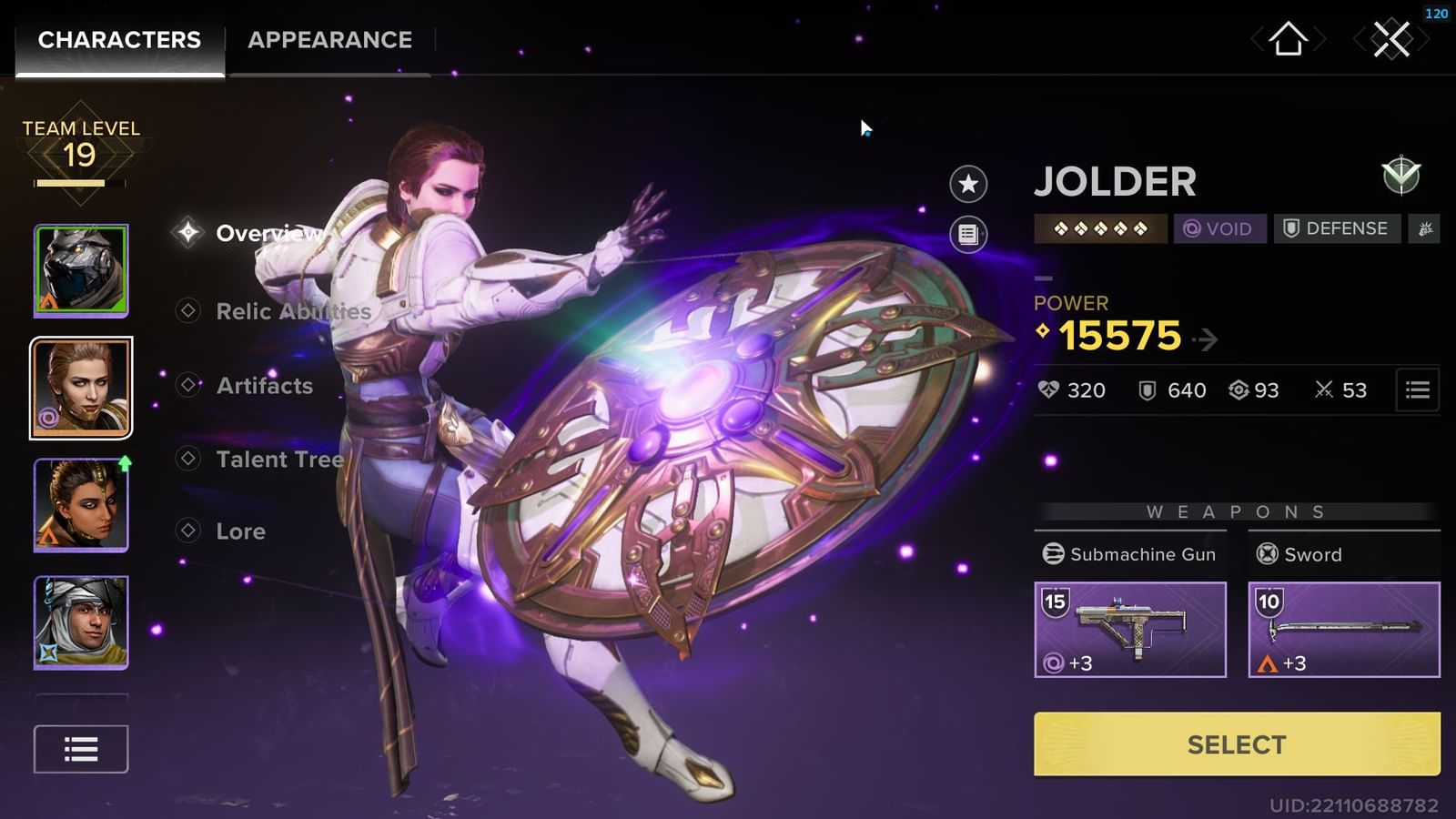Switch to the APPEARANCE tab

(x=328, y=40)
